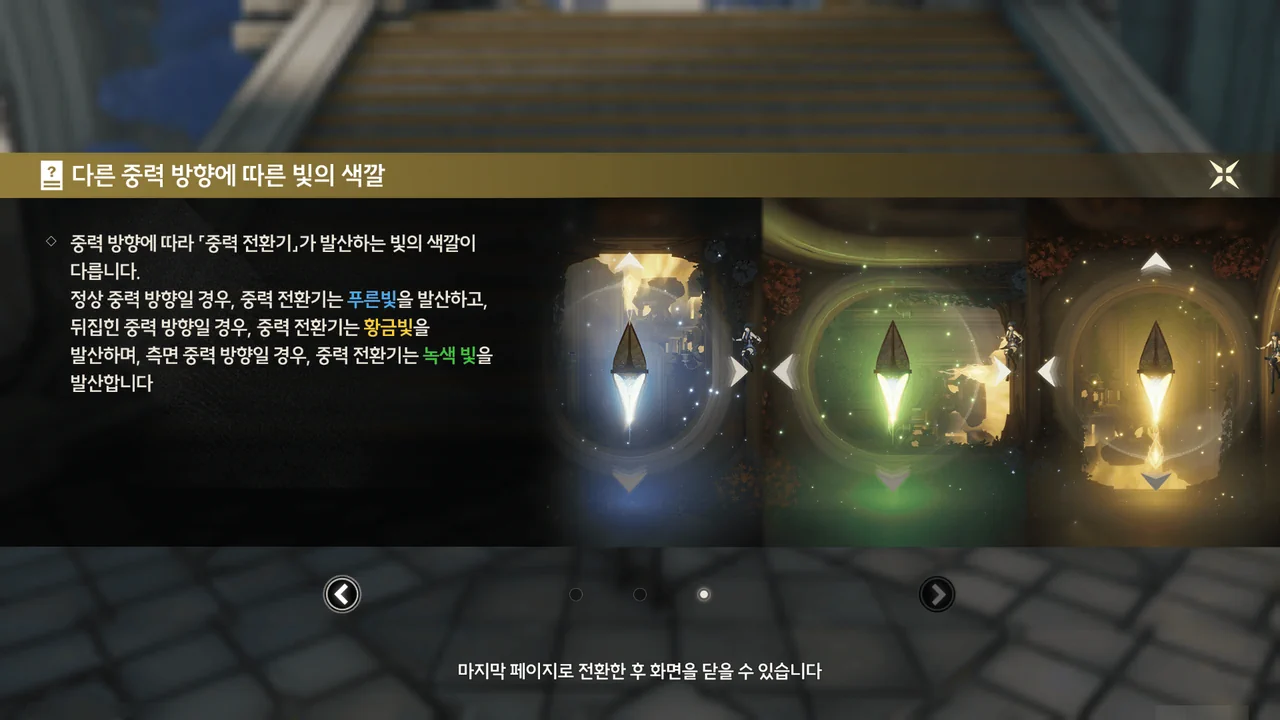This screenshot has width=1280, height=720.
Task: Click the right arrow next-page button
Action: tap(937, 595)
